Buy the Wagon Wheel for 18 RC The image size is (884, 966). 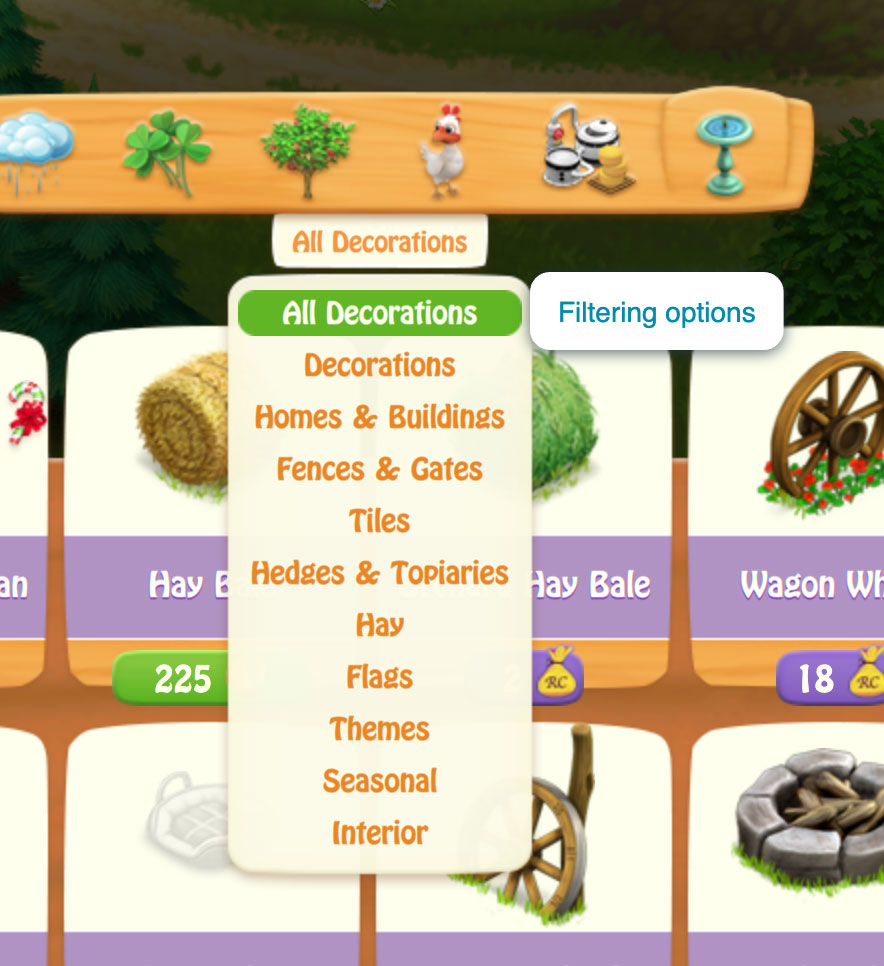click(830, 678)
